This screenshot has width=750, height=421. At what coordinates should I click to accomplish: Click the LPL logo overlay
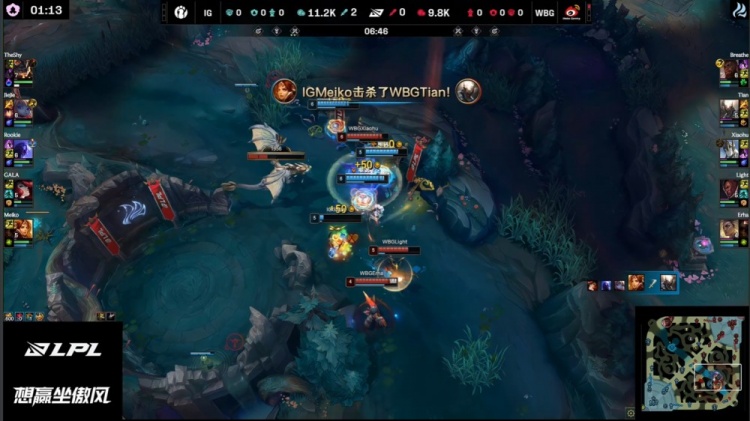tap(61, 350)
